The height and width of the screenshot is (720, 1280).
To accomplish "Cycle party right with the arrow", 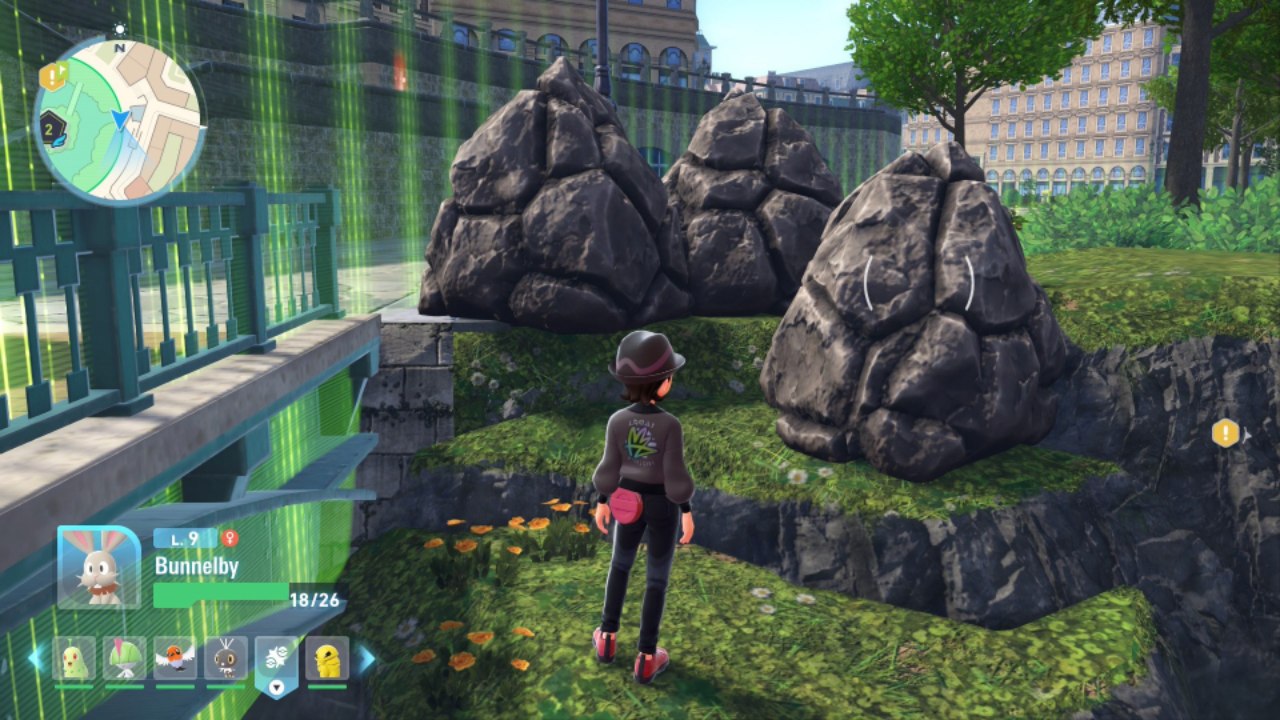I will [x=367, y=658].
